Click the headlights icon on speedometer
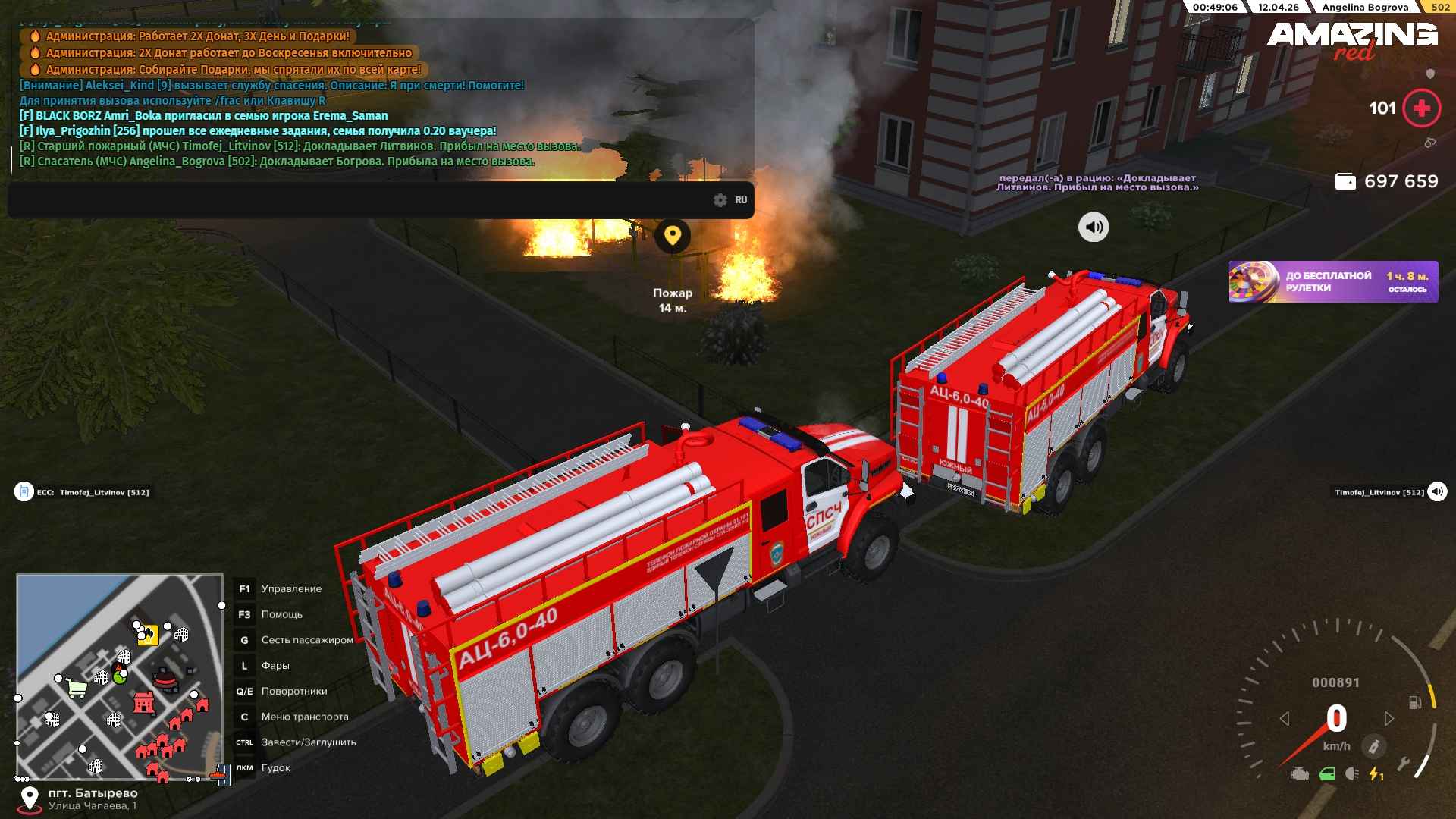This screenshot has width=1456, height=819. [1352, 774]
